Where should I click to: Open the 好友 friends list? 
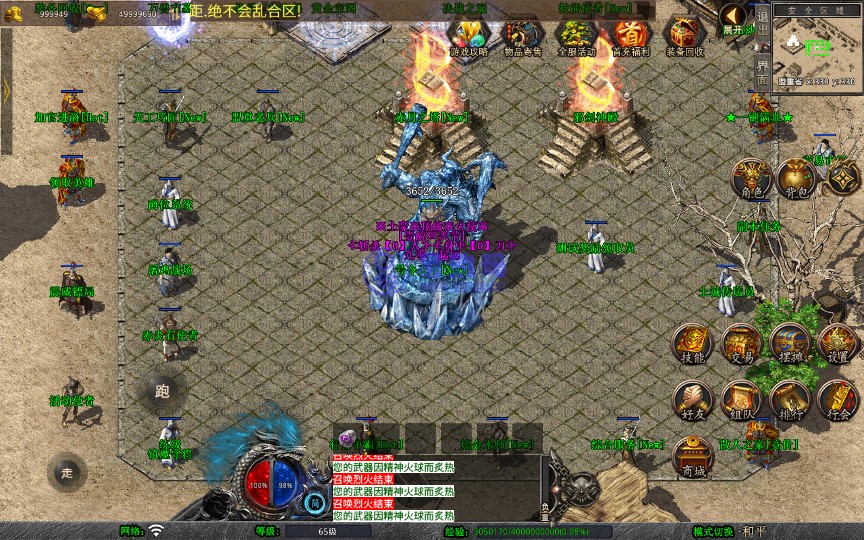(x=691, y=400)
